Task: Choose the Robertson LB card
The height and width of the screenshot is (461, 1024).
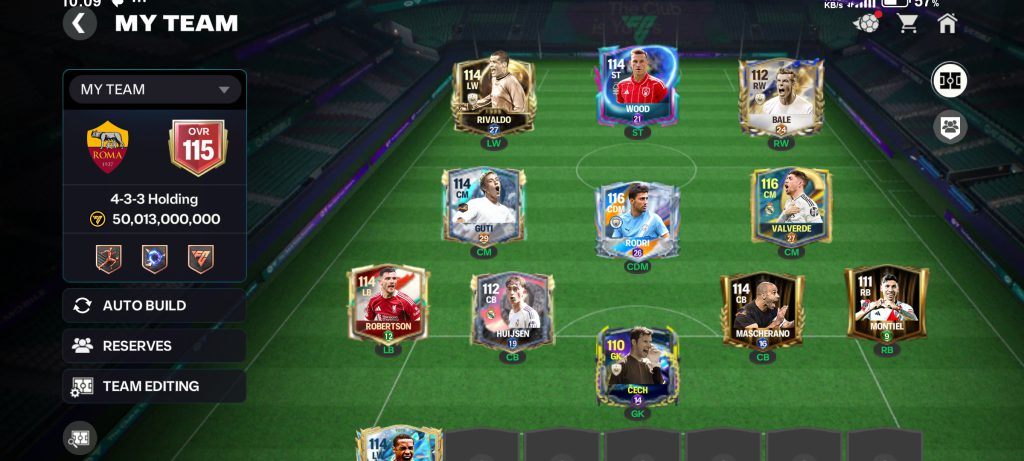Action: (389, 303)
